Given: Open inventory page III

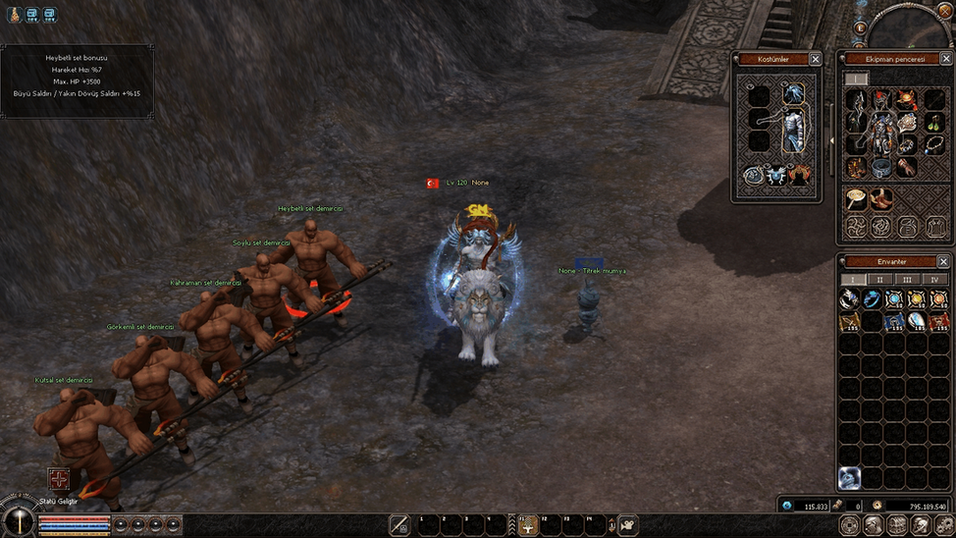Looking at the screenshot, I should pos(907,280).
